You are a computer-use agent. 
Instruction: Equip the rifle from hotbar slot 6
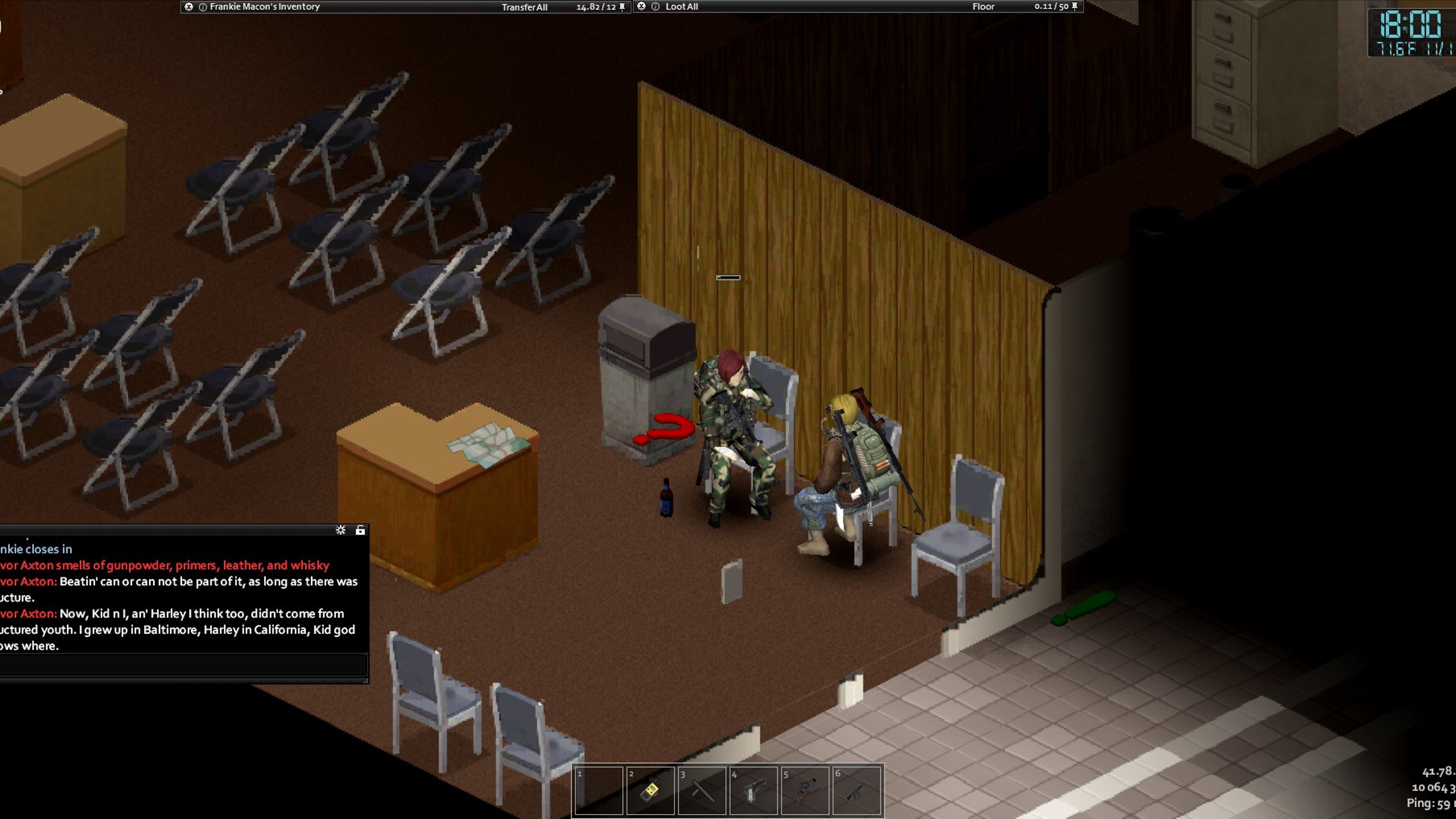(856, 790)
